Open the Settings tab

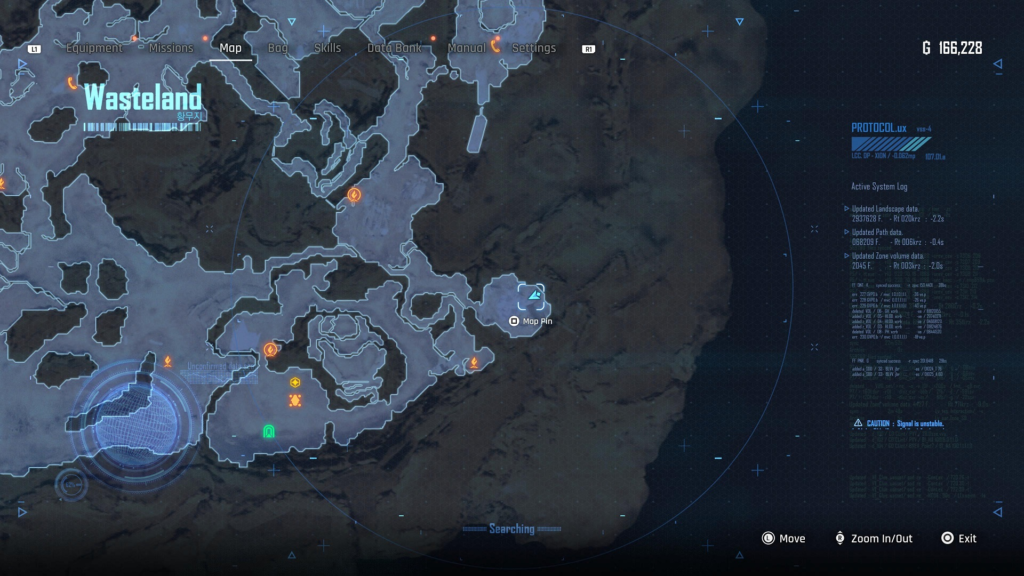click(533, 48)
